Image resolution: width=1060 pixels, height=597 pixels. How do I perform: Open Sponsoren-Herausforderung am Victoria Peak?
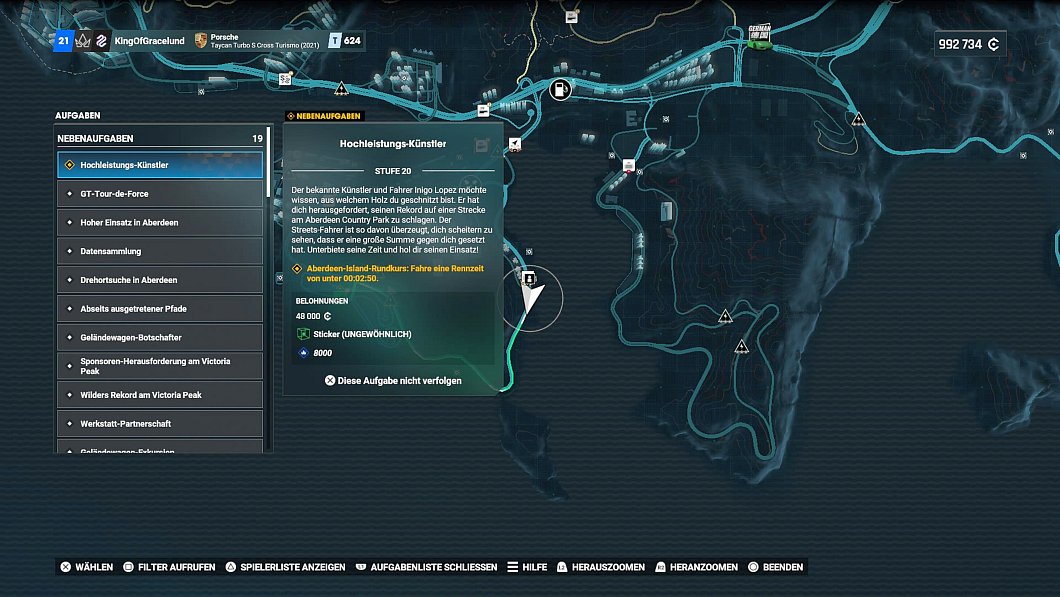coord(160,366)
